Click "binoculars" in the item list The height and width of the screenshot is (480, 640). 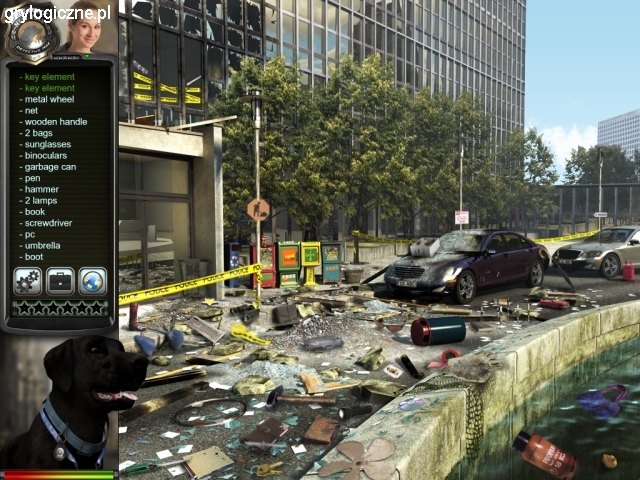pyautogui.click(x=48, y=155)
